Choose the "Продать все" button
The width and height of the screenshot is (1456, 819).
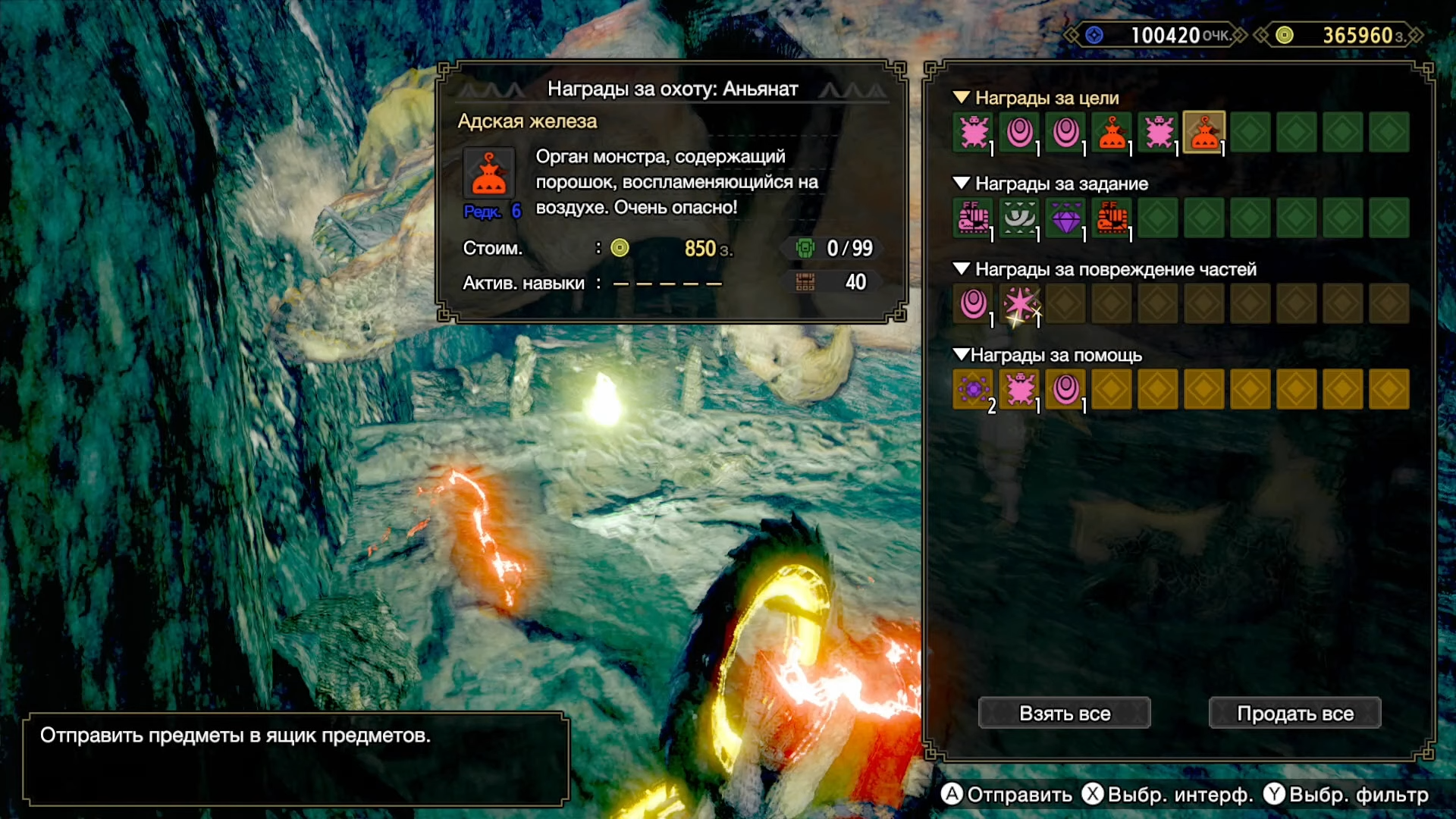[1294, 714]
